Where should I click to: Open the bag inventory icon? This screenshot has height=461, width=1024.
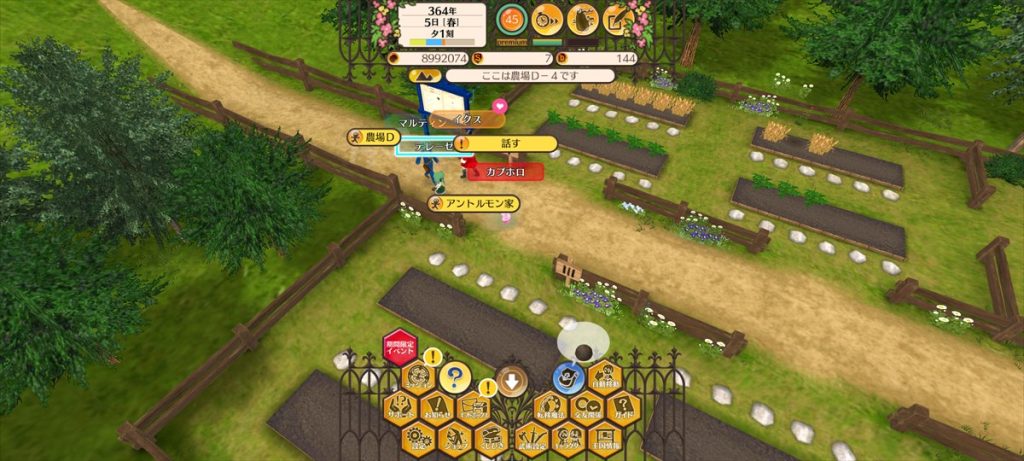click(582, 18)
